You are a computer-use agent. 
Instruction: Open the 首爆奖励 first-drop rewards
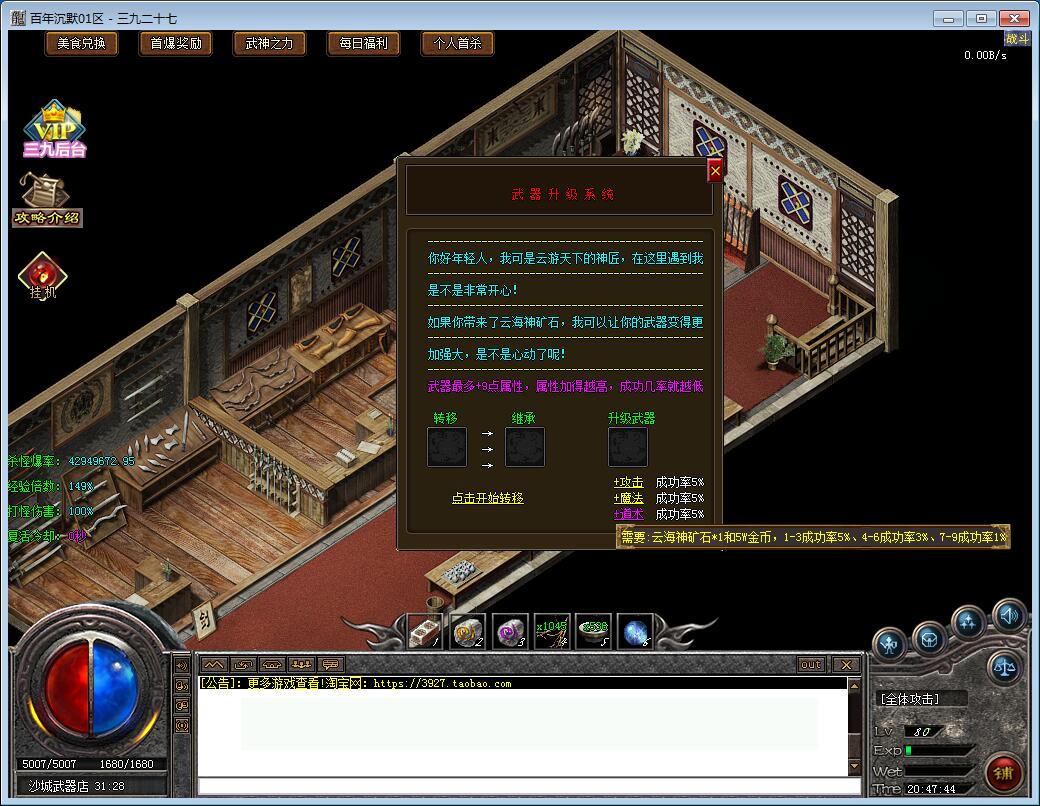click(175, 43)
